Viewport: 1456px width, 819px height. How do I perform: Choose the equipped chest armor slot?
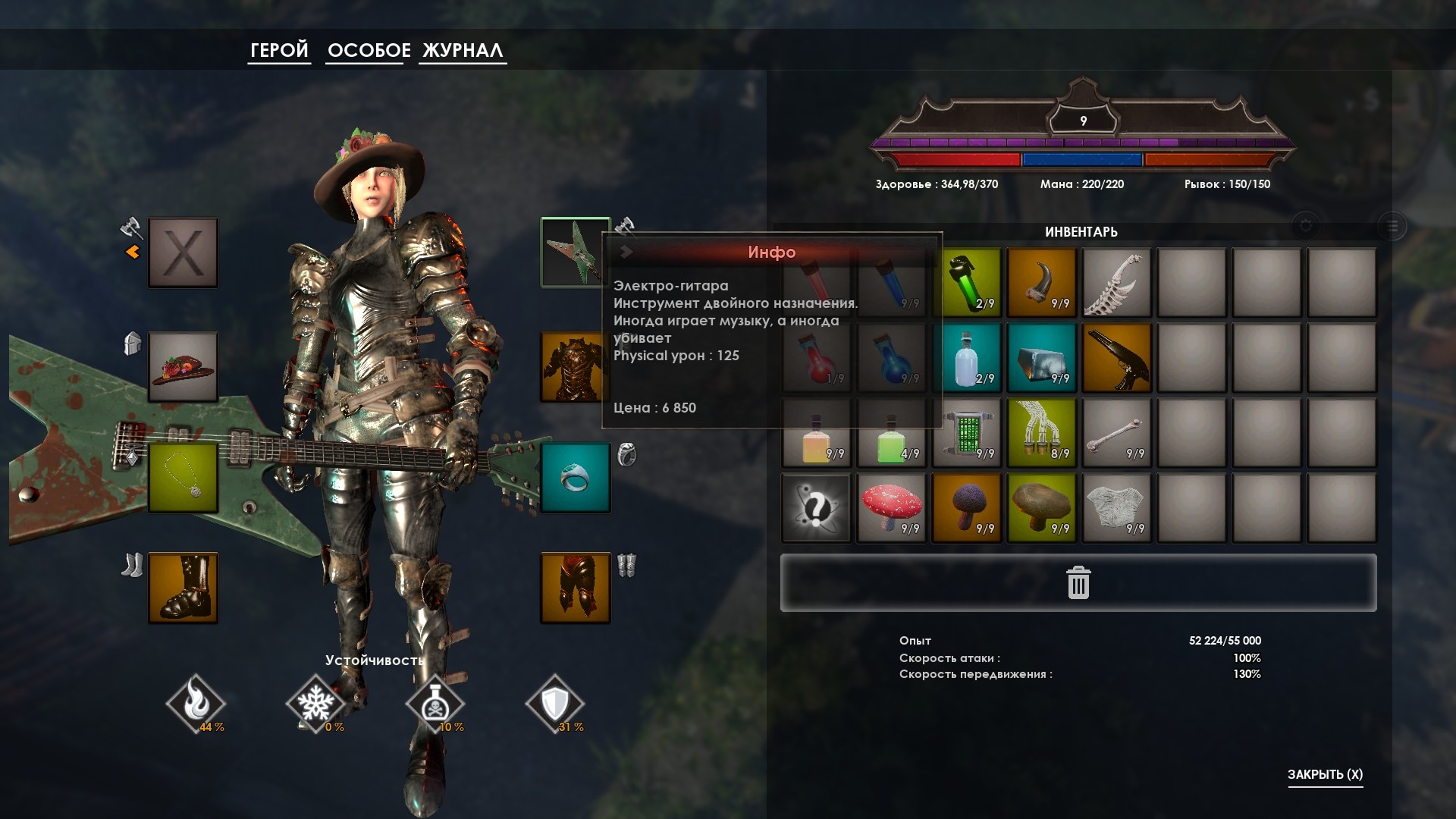click(574, 367)
